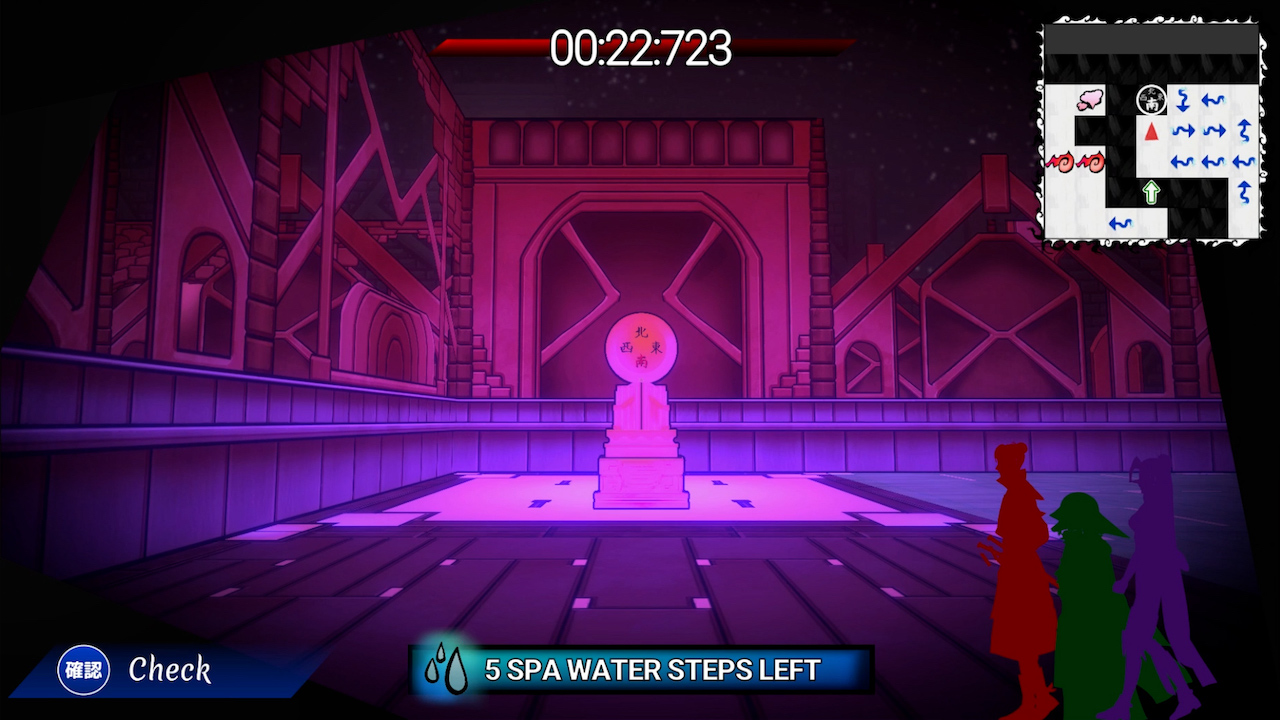This screenshot has height=720, width=1280.
Task: Select the pink blob marker on the minimap
Action: [x=1090, y=98]
